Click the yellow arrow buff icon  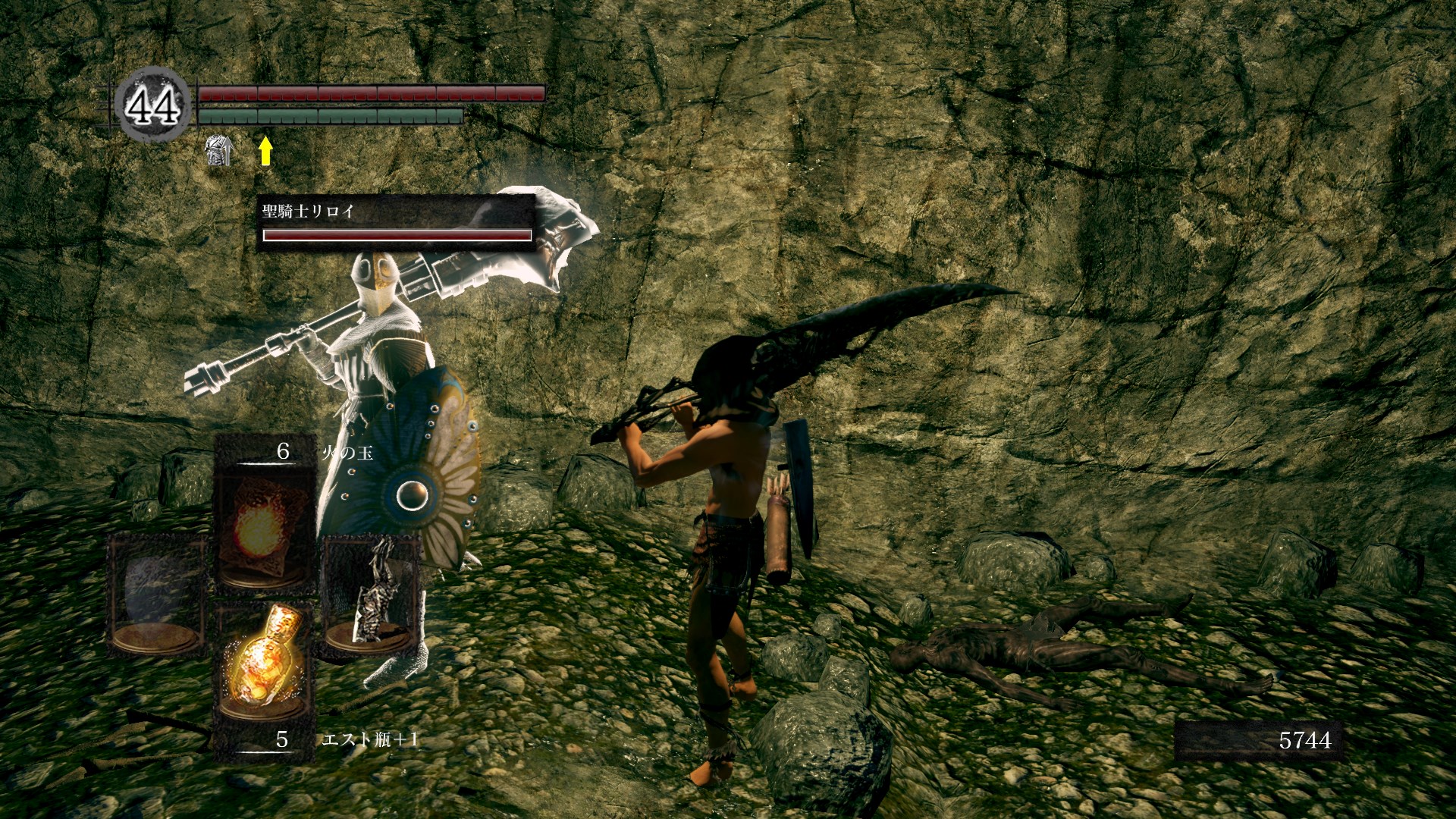[x=265, y=151]
